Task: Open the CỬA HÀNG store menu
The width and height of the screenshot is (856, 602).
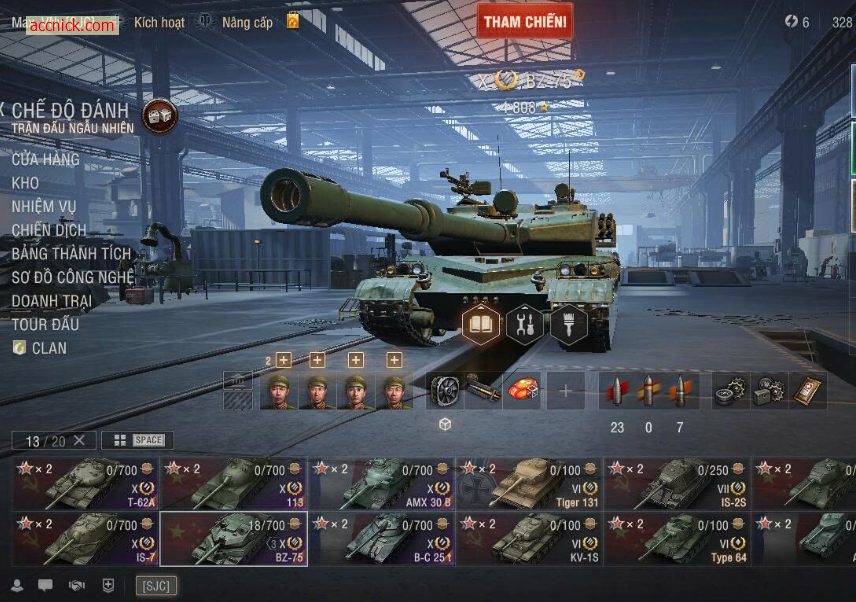Action: 45,159
